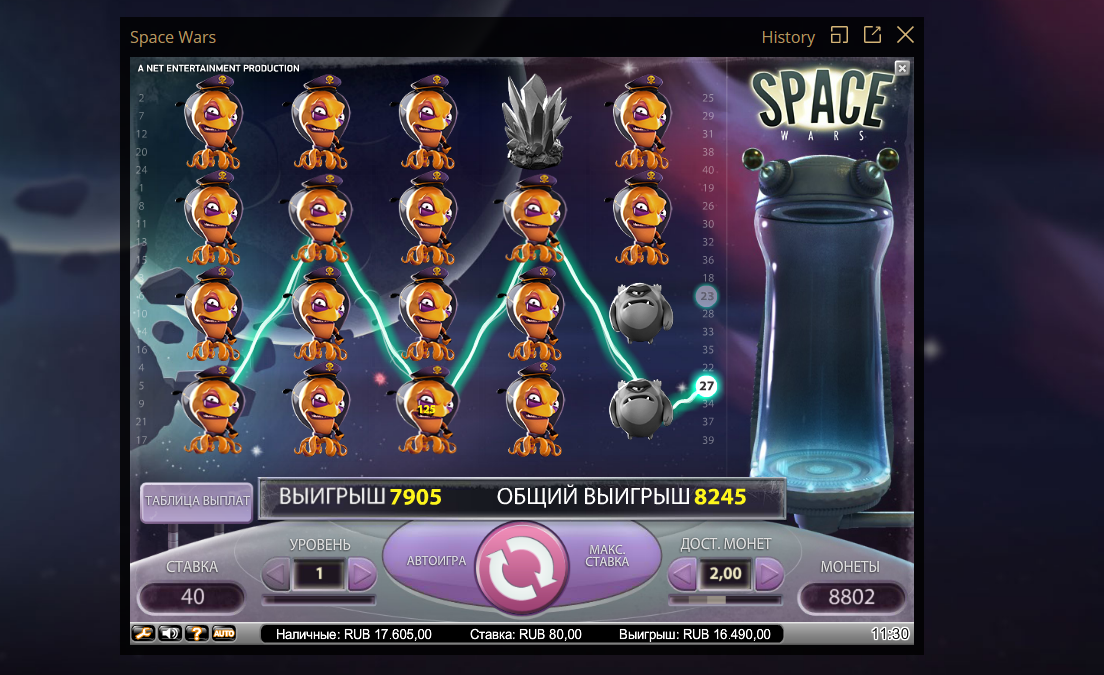This screenshot has width=1104, height=675.
Task: Set the maximum bet with МАКС. СТАВКА
Action: pyautogui.click(x=608, y=555)
